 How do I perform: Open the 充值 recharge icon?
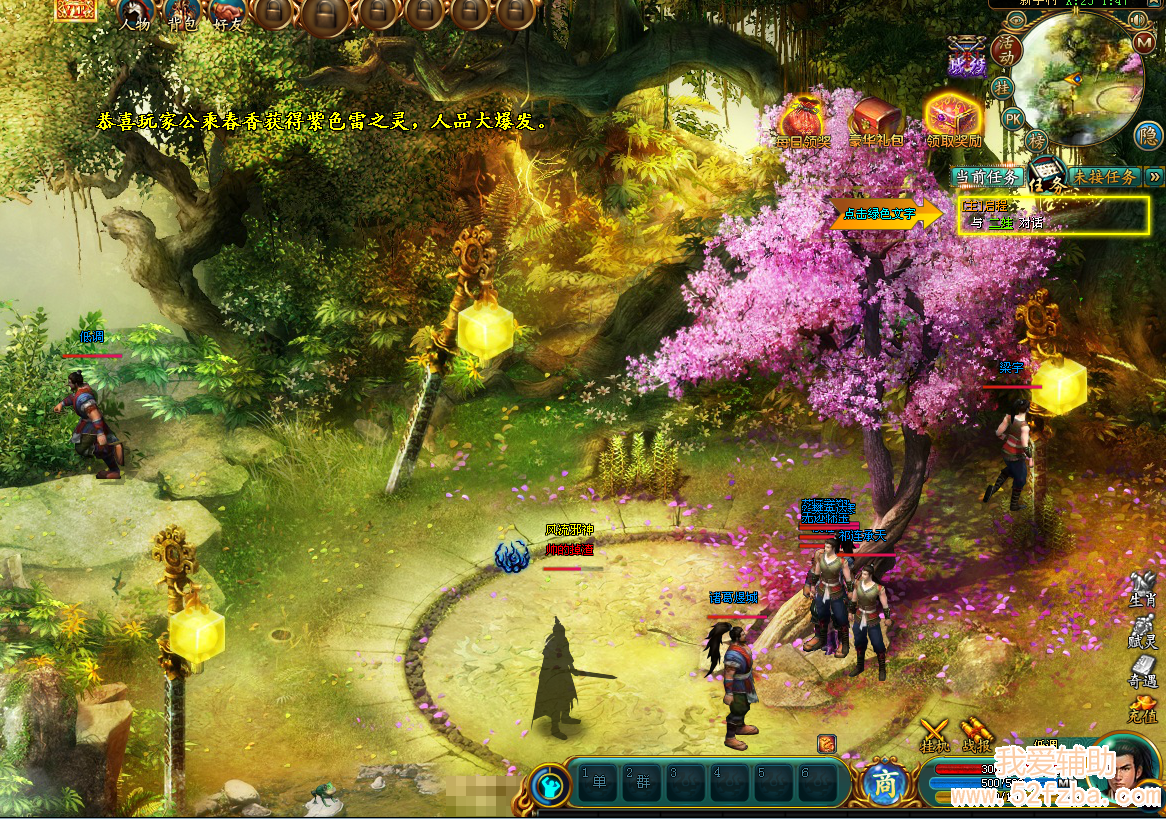click(x=1142, y=712)
